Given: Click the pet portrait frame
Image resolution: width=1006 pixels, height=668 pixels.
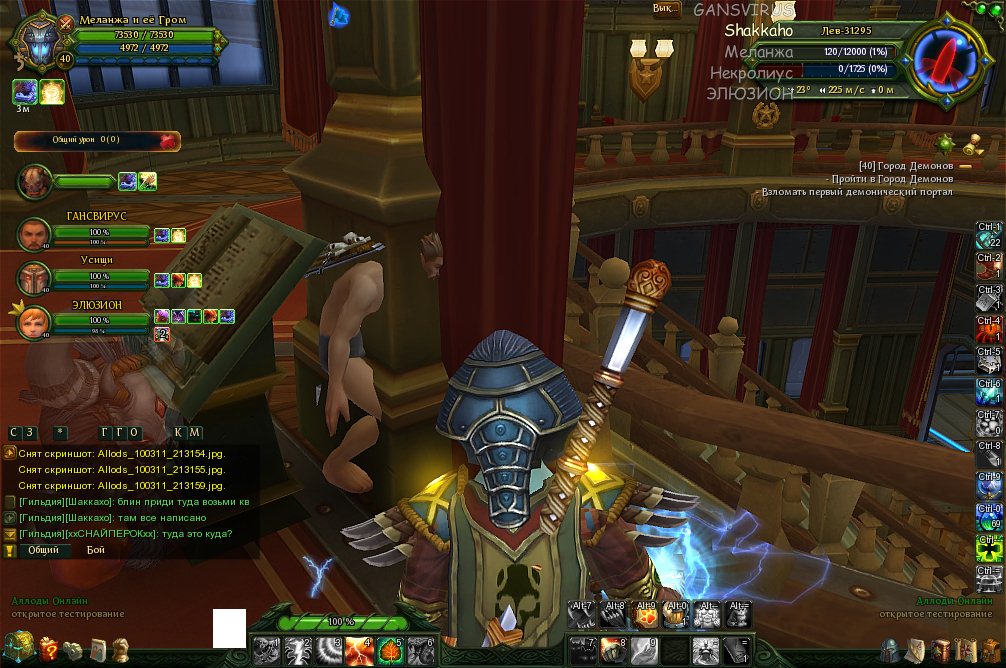Looking at the screenshot, I should 35,182.
